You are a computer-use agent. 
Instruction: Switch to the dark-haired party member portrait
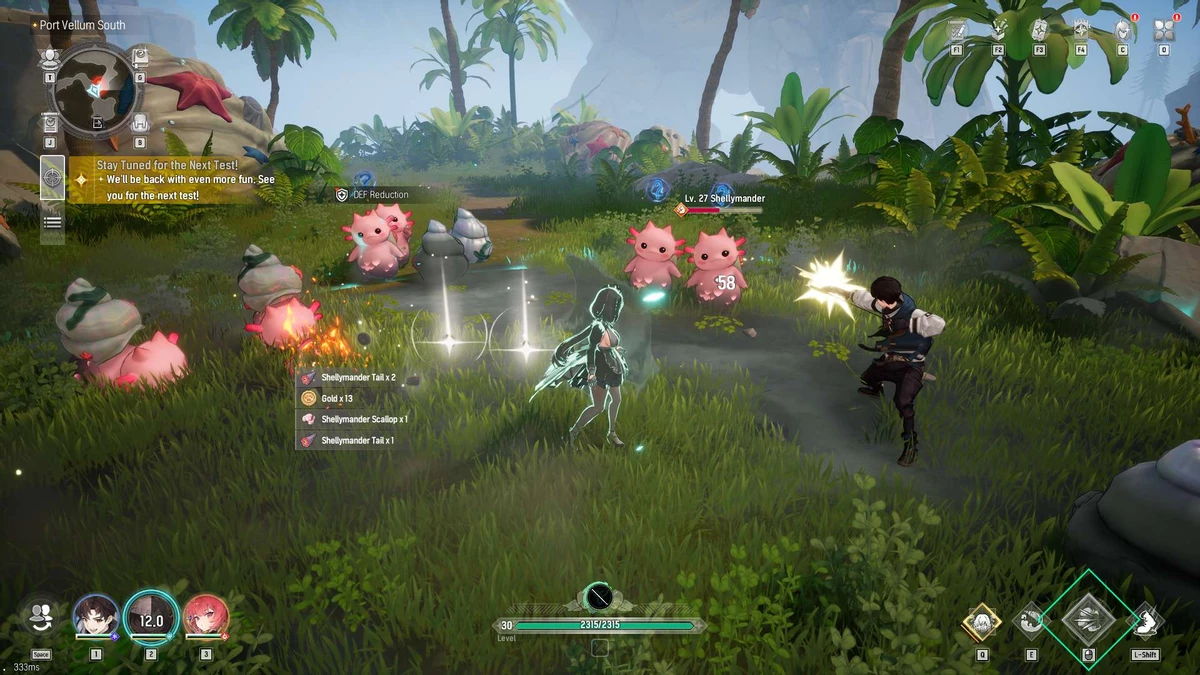click(97, 615)
